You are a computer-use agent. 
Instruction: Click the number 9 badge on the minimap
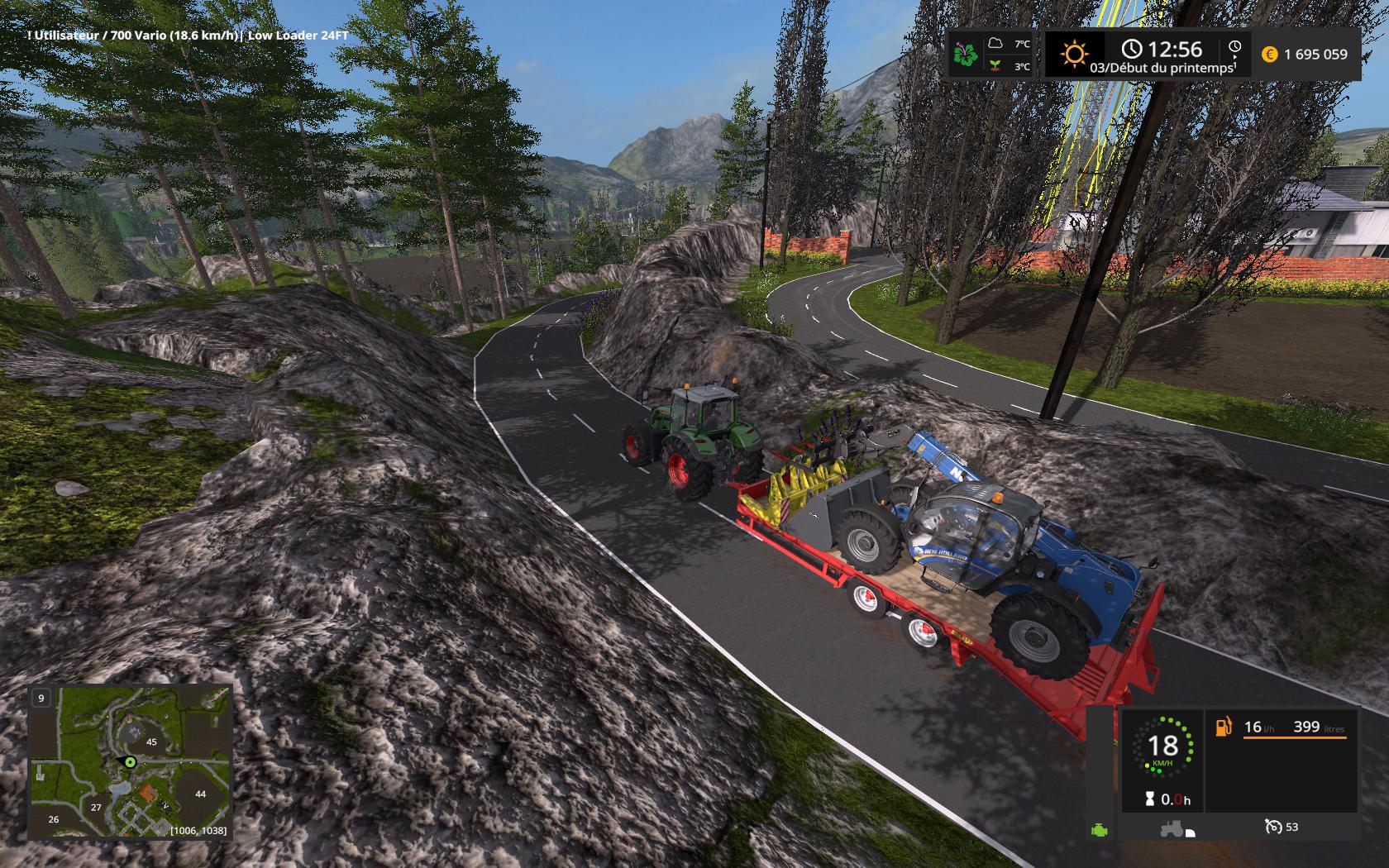41,699
